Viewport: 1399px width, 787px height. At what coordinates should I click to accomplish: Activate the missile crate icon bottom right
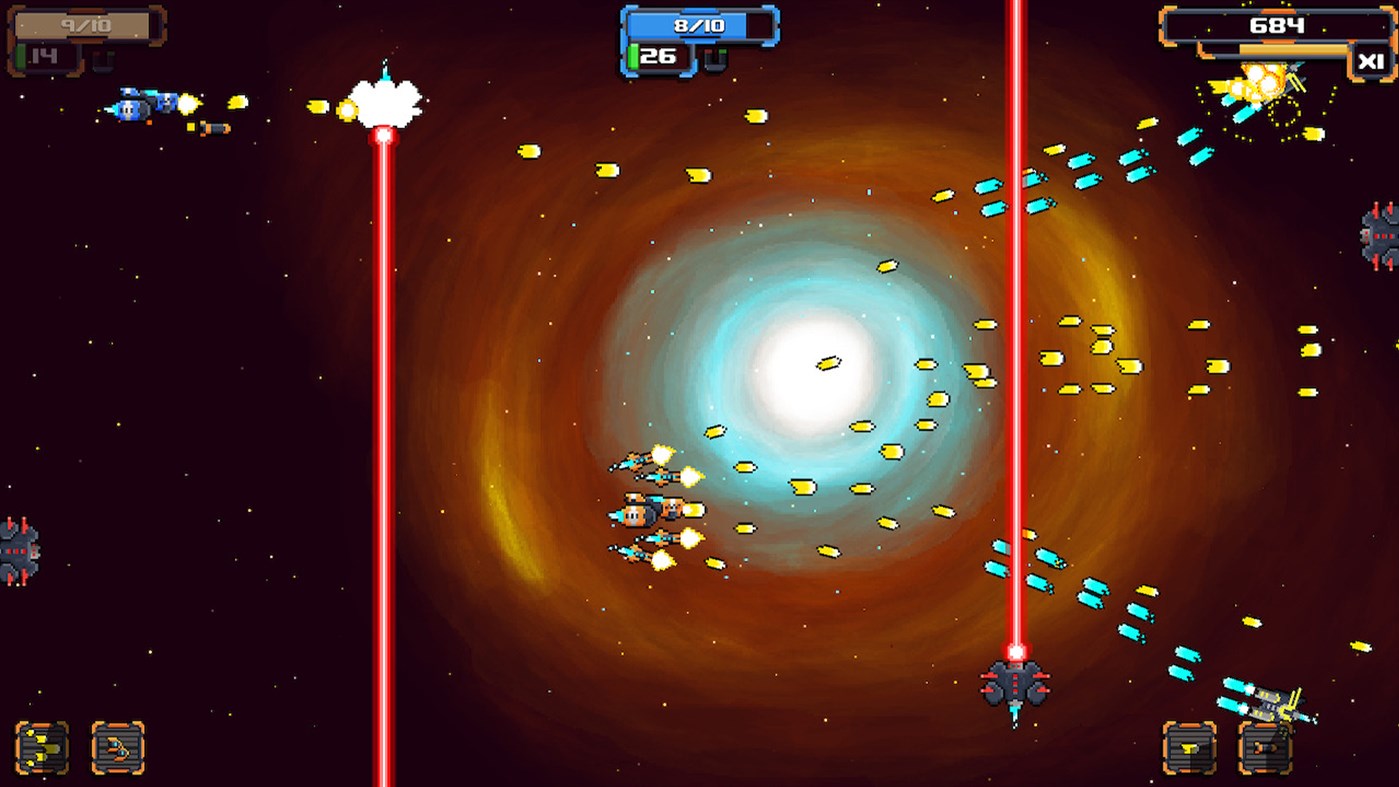click(x=1265, y=748)
